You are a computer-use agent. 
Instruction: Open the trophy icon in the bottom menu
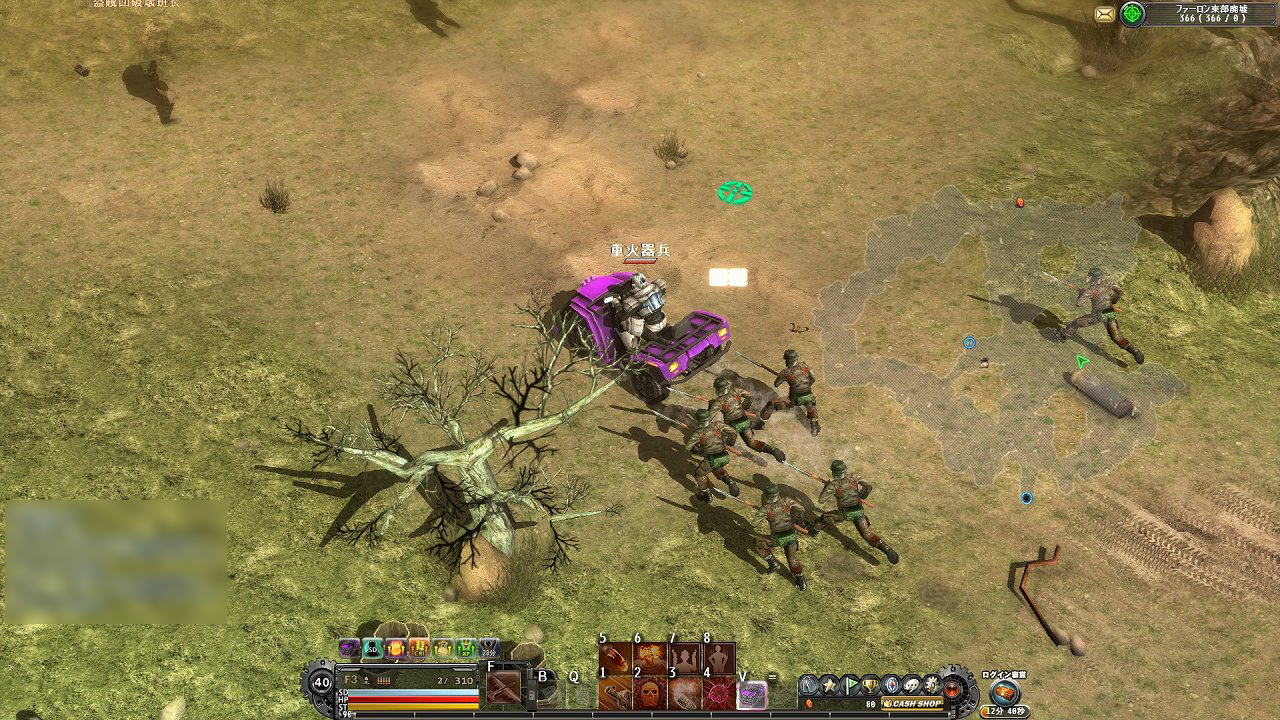click(868, 685)
